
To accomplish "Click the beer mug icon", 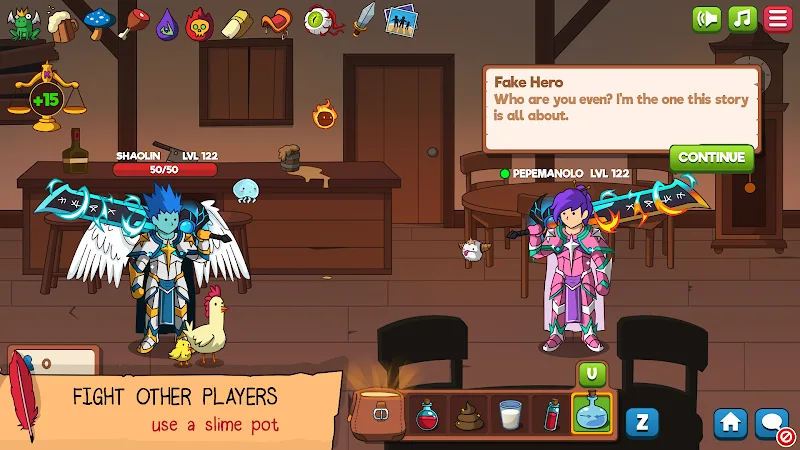I will (61, 22).
